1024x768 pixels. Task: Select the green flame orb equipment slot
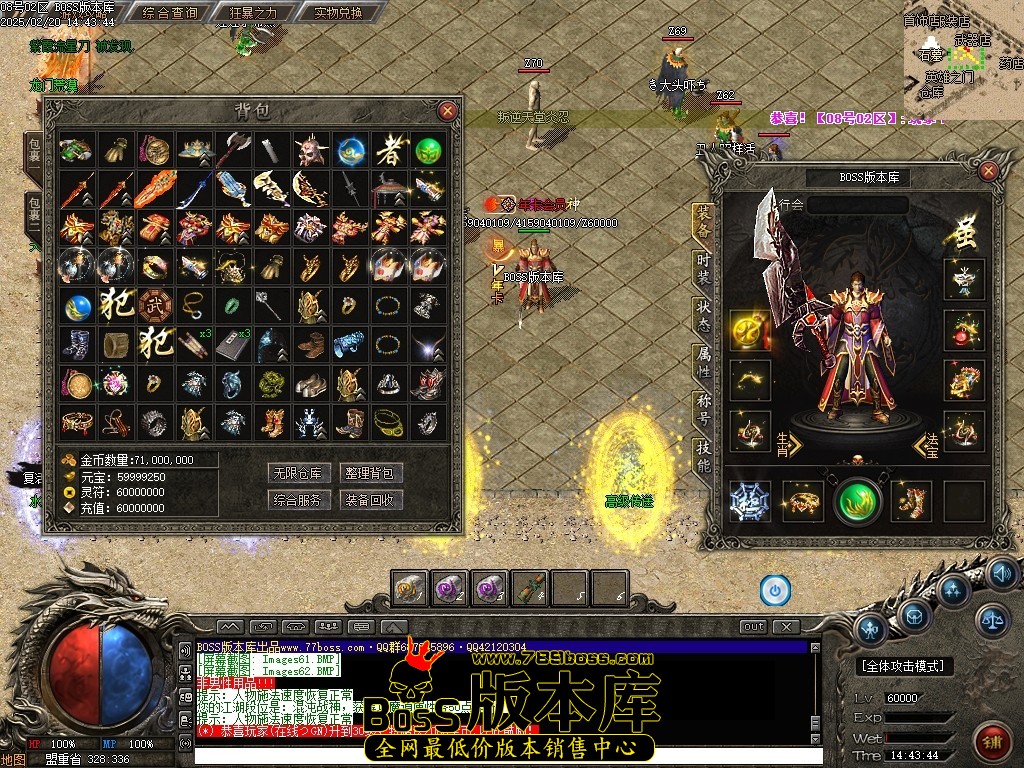tap(857, 500)
